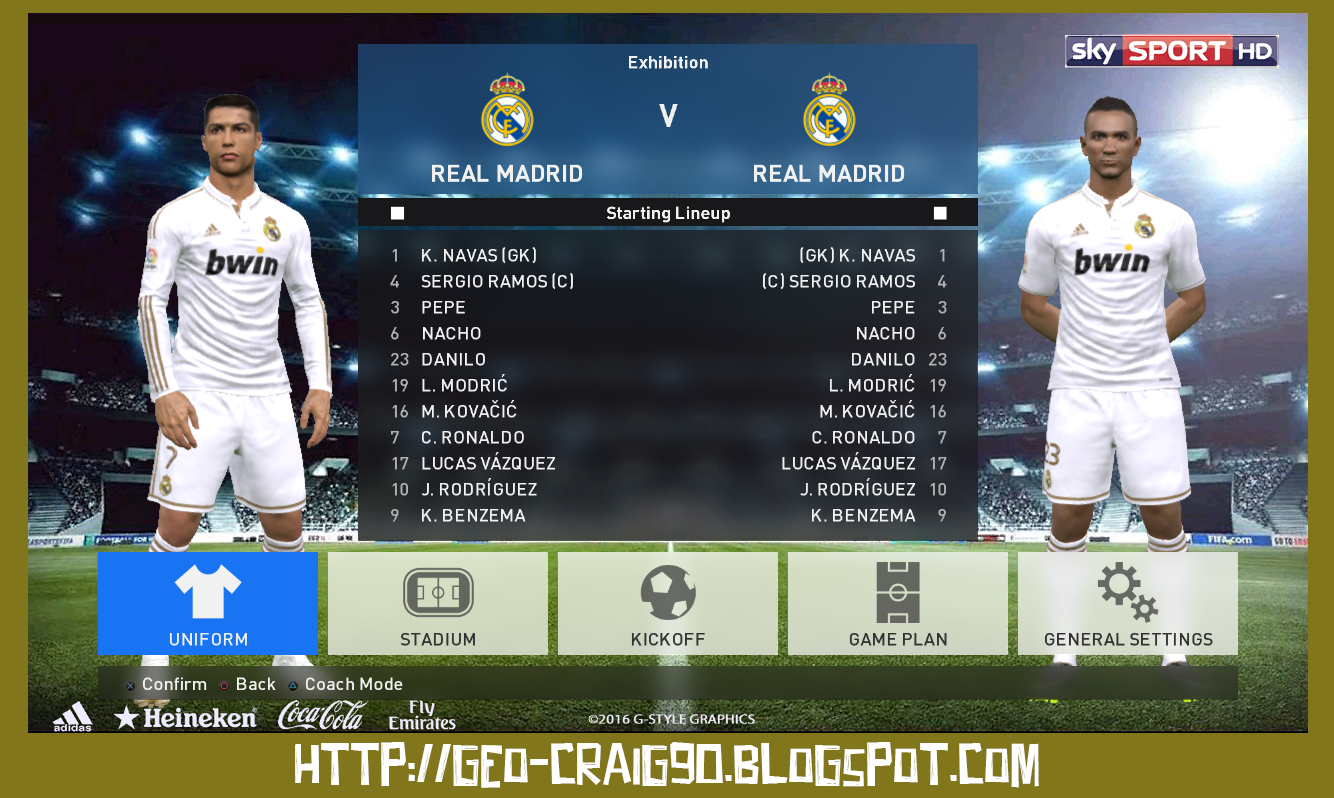Click the Sky Sport HD logo
The width and height of the screenshot is (1334, 798).
click(x=1170, y=50)
